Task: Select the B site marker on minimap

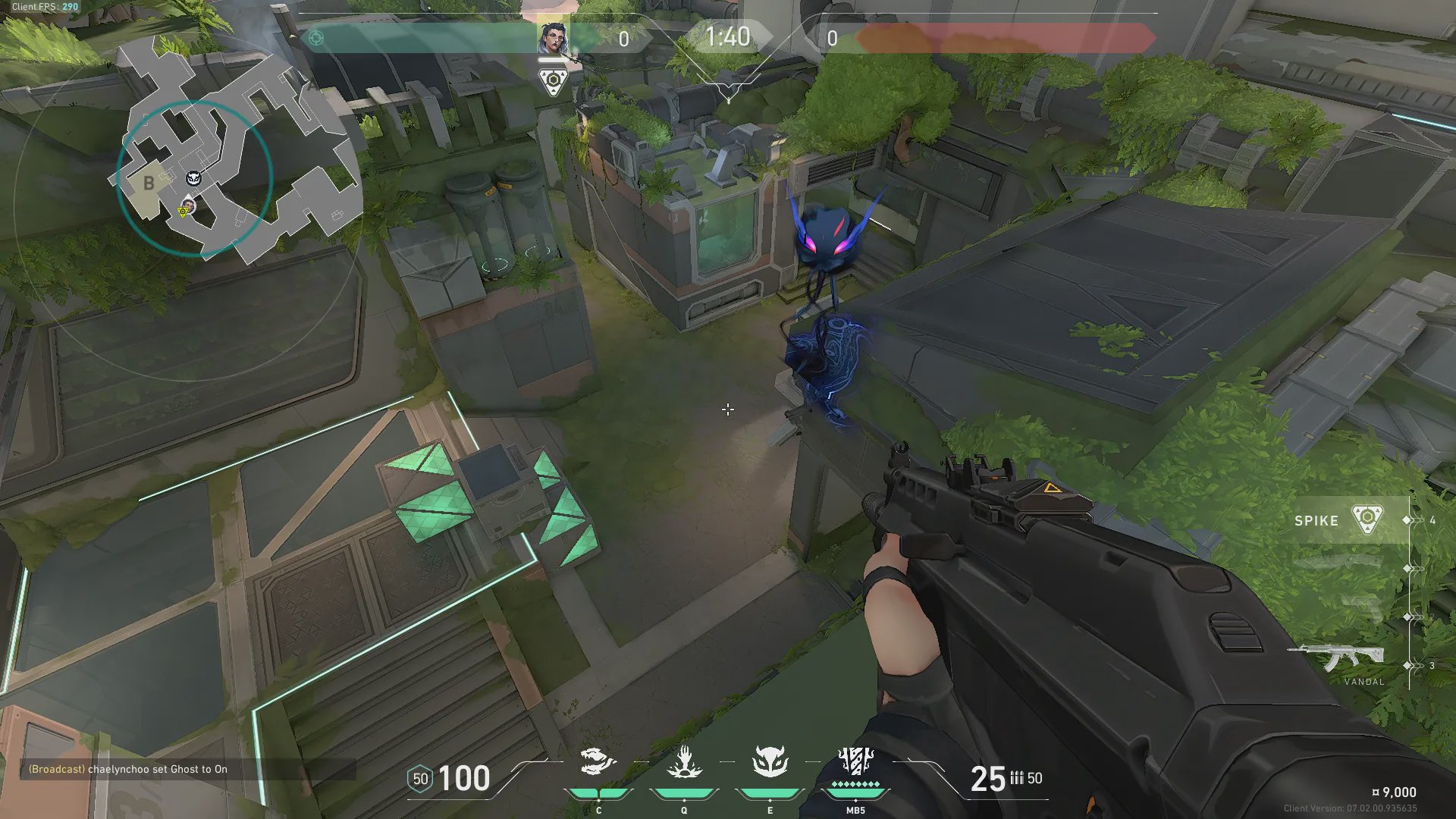Action: point(149,183)
